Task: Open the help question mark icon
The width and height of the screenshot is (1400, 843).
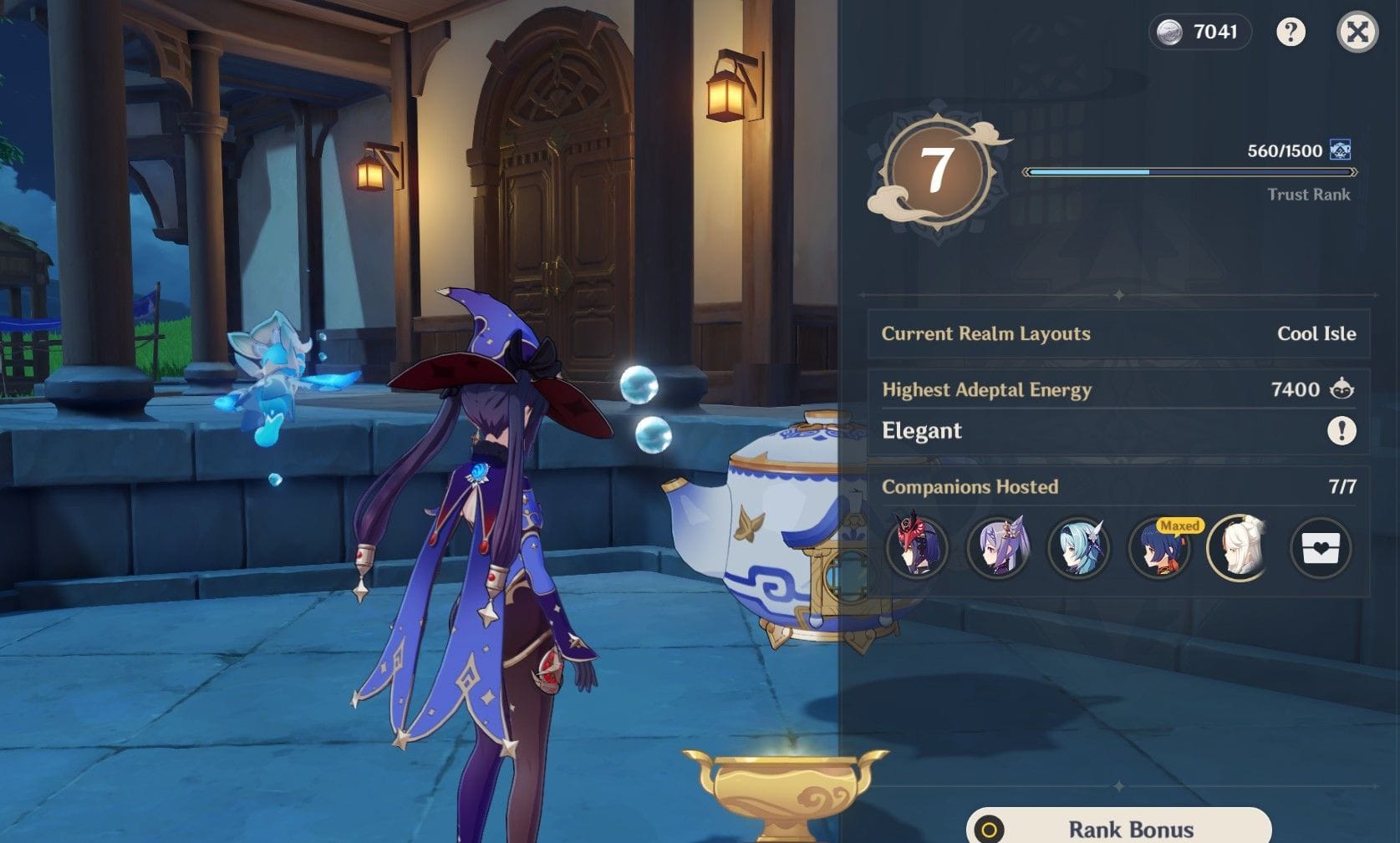Action: click(1290, 33)
